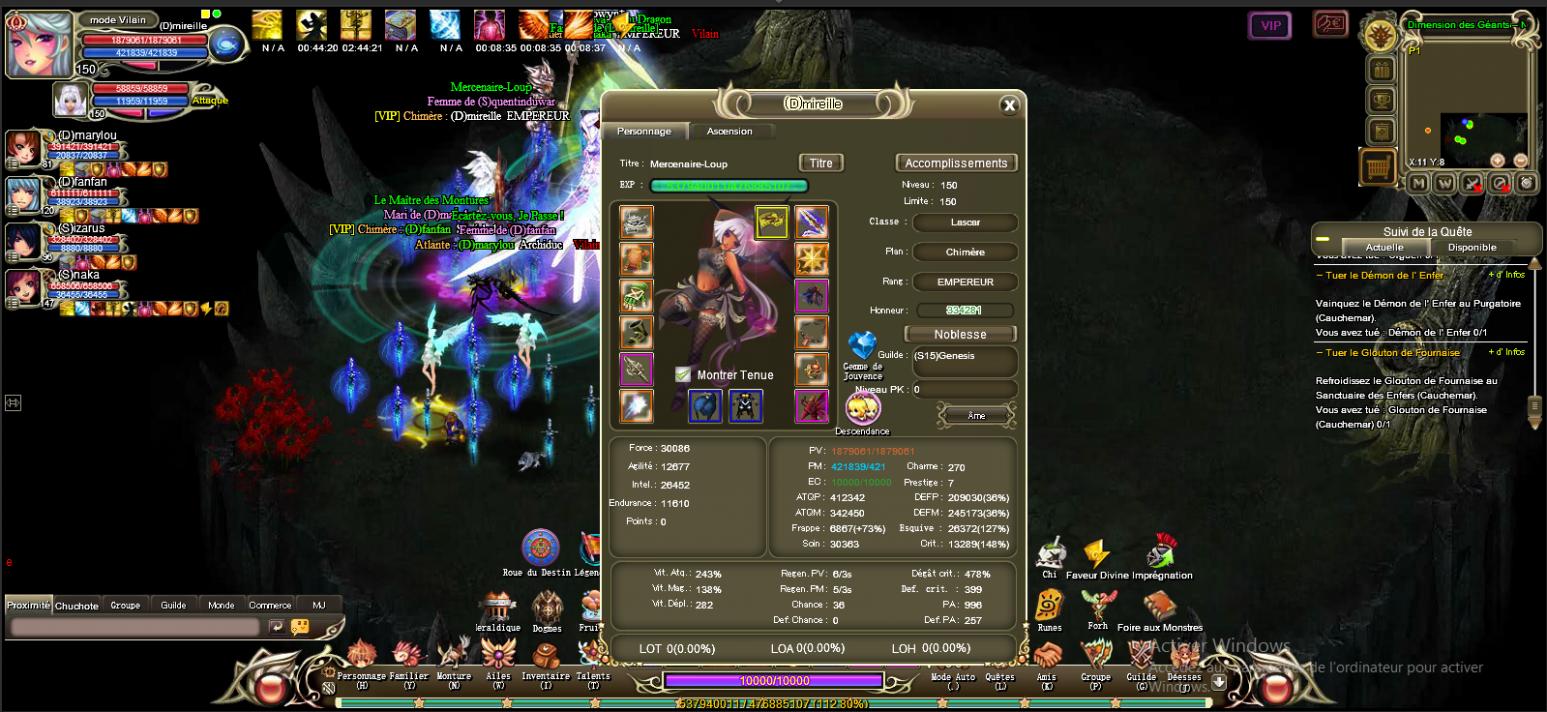Select the Guilde chat channel tab

173,605
